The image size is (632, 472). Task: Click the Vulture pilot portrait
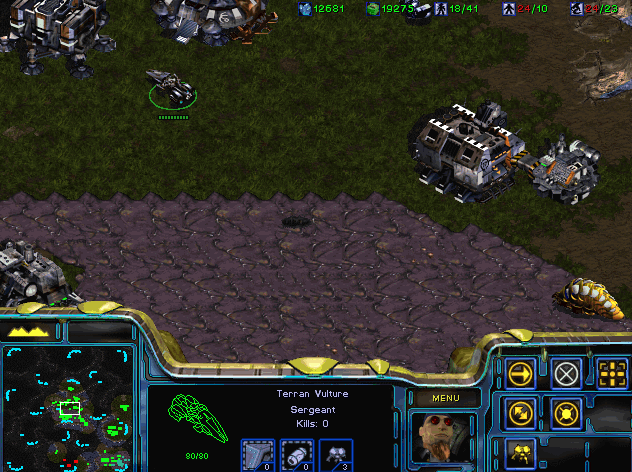point(444,438)
